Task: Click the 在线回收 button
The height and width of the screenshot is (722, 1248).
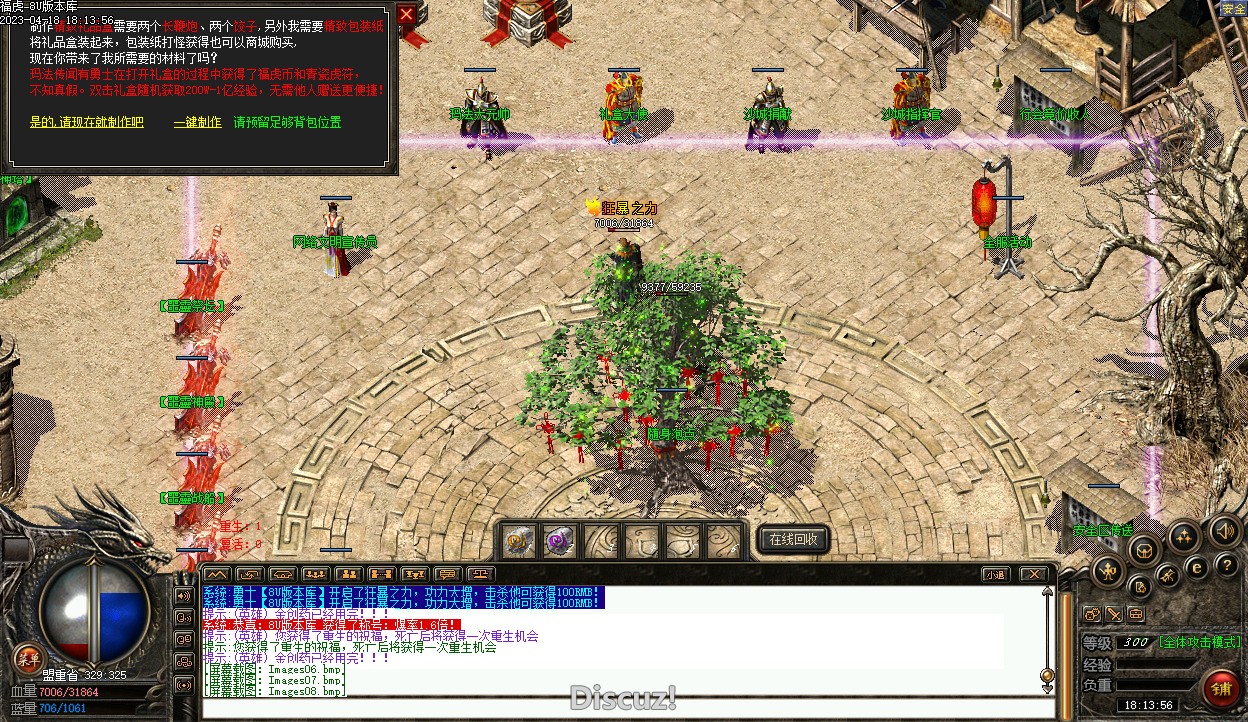Action: [793, 539]
